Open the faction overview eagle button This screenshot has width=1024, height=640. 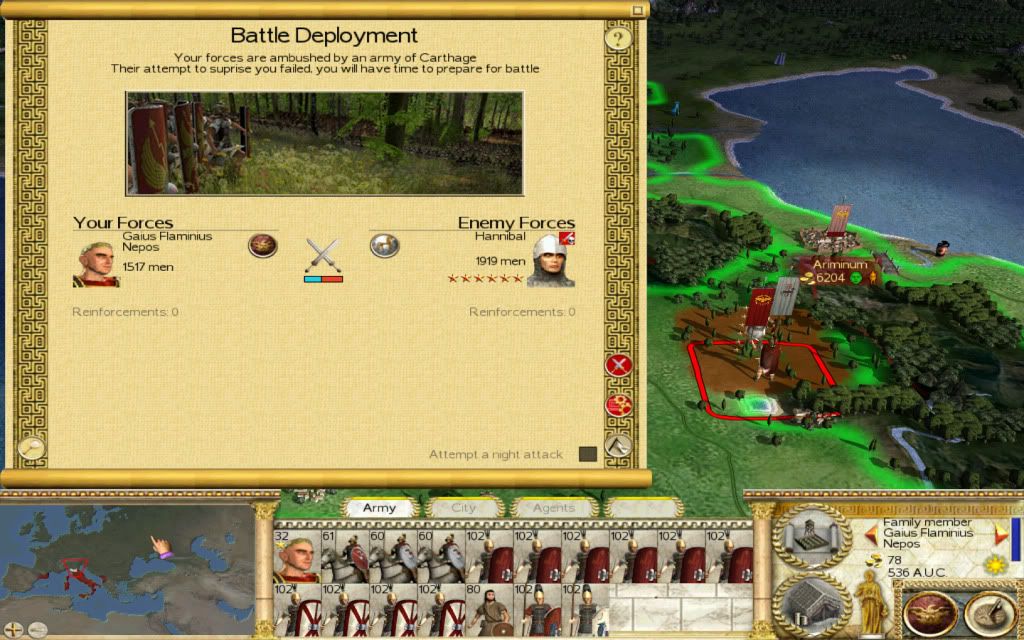[x=929, y=610]
